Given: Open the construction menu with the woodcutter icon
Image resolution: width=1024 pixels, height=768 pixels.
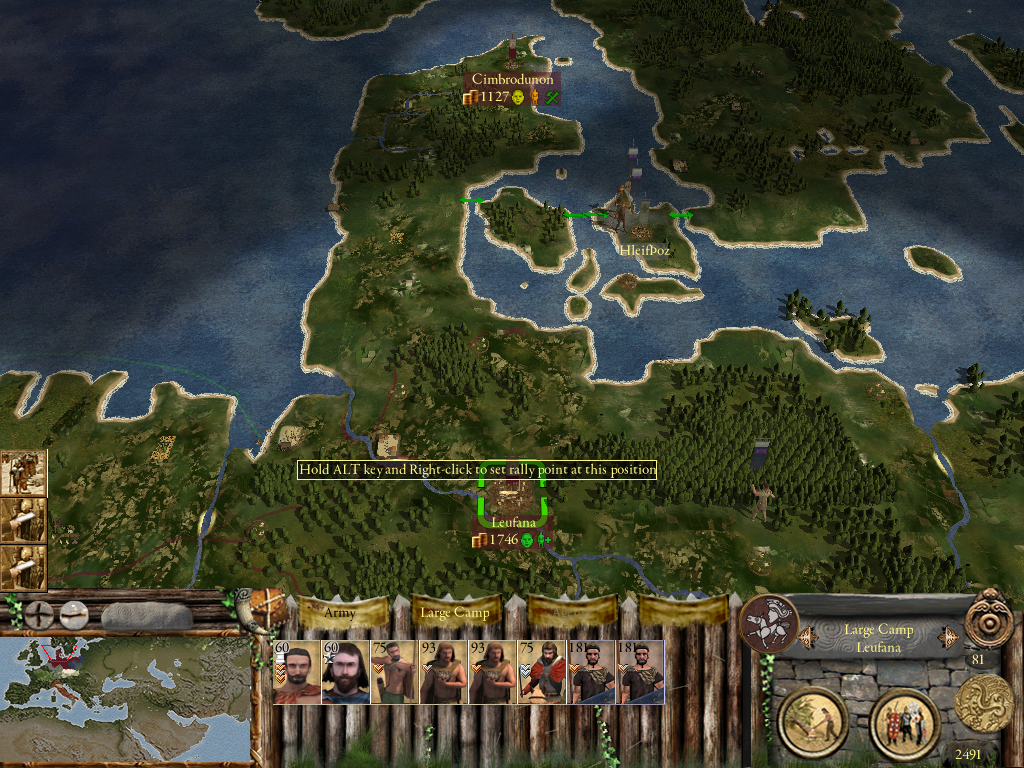Looking at the screenshot, I should click(x=813, y=722).
